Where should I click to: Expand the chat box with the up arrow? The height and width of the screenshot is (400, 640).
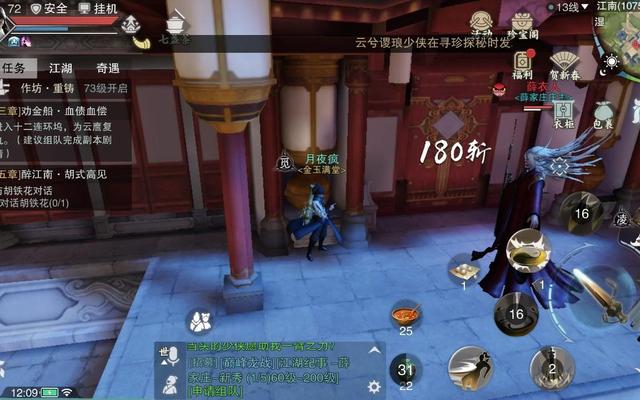(x=375, y=350)
